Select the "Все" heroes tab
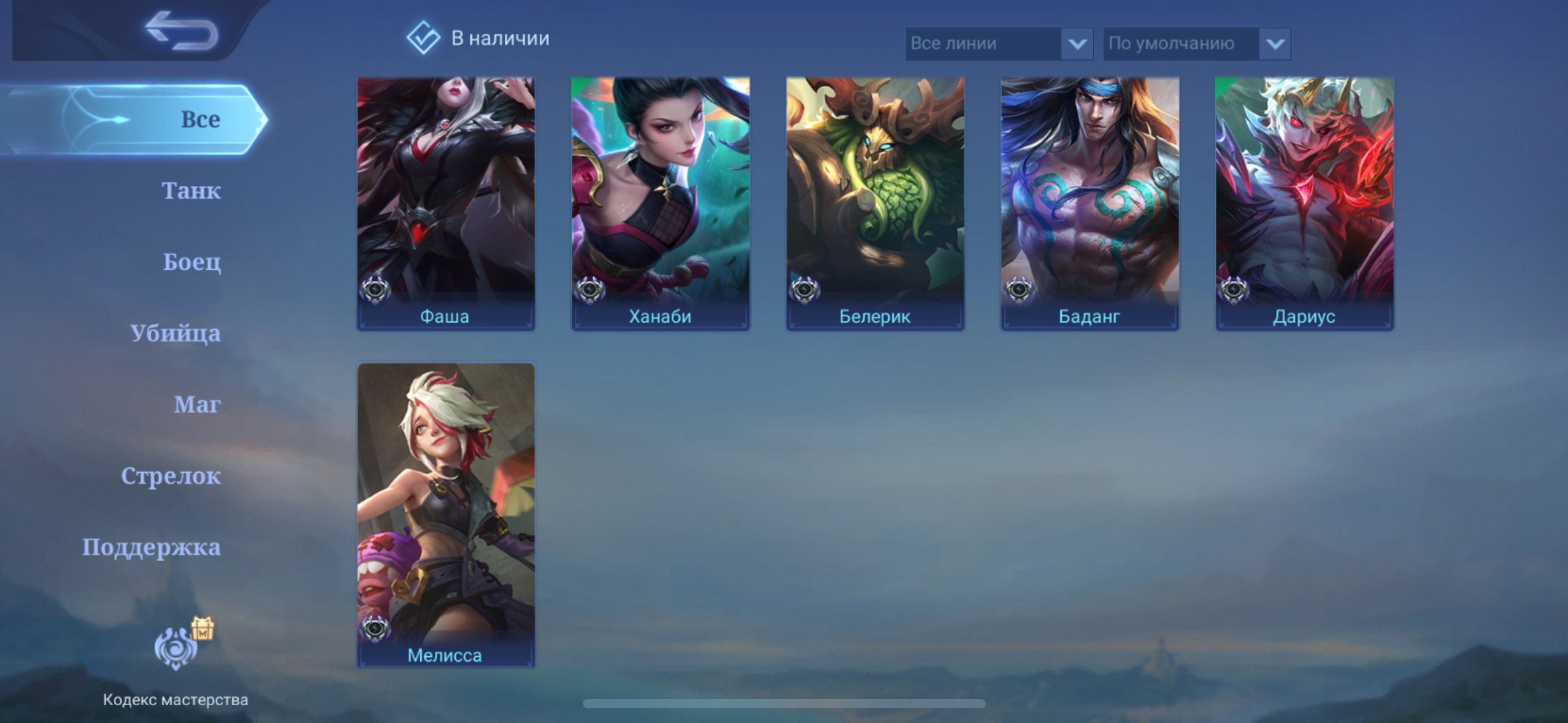Image resolution: width=1568 pixels, height=723 pixels. pyautogui.click(x=199, y=119)
